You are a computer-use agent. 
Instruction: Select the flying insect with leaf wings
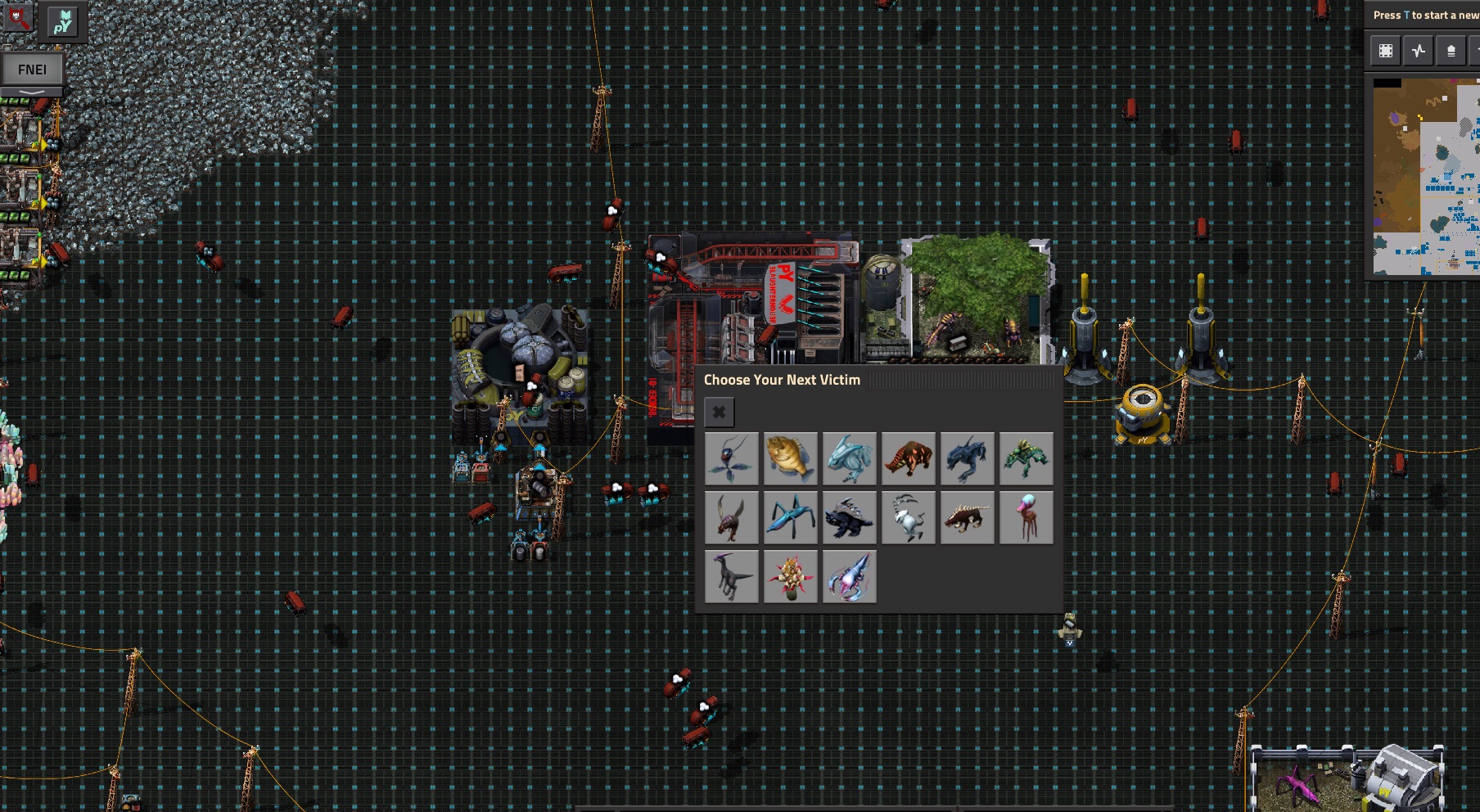click(x=731, y=458)
